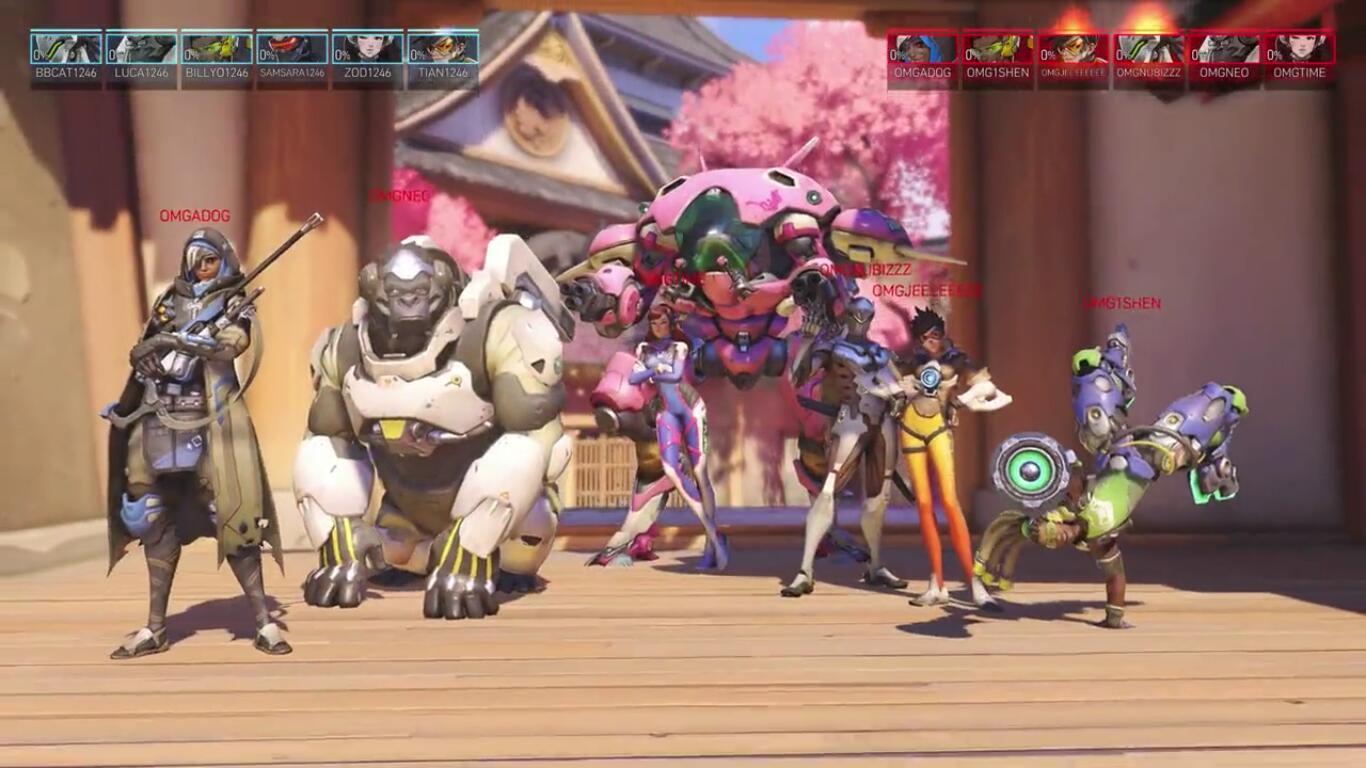
Task: Select OMGTIME's D.Va portrait card
Action: 1299,49
